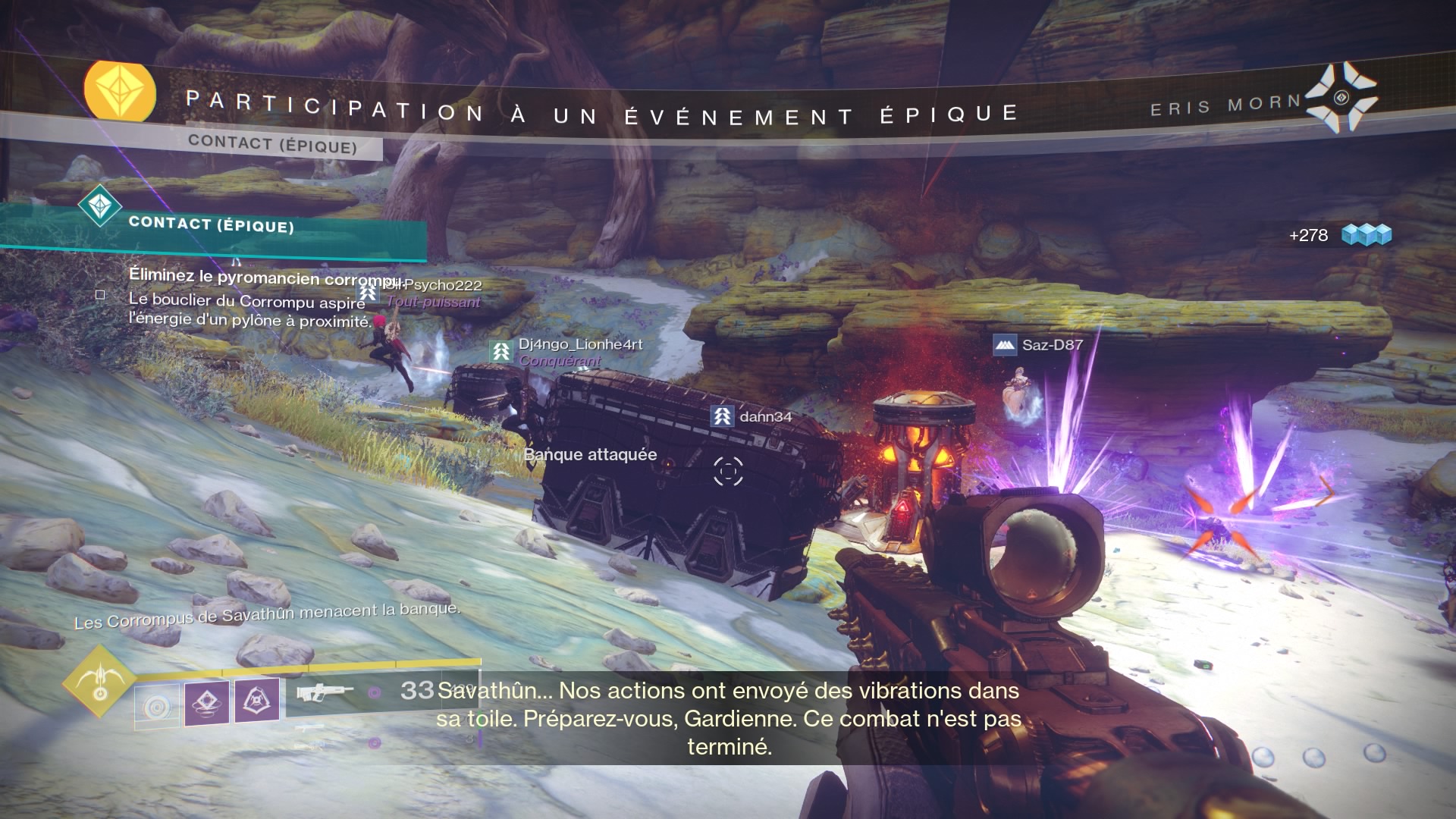Image resolution: width=1456 pixels, height=819 pixels.
Task: Click the blue glimmer cubes icon
Action: tap(1367, 235)
